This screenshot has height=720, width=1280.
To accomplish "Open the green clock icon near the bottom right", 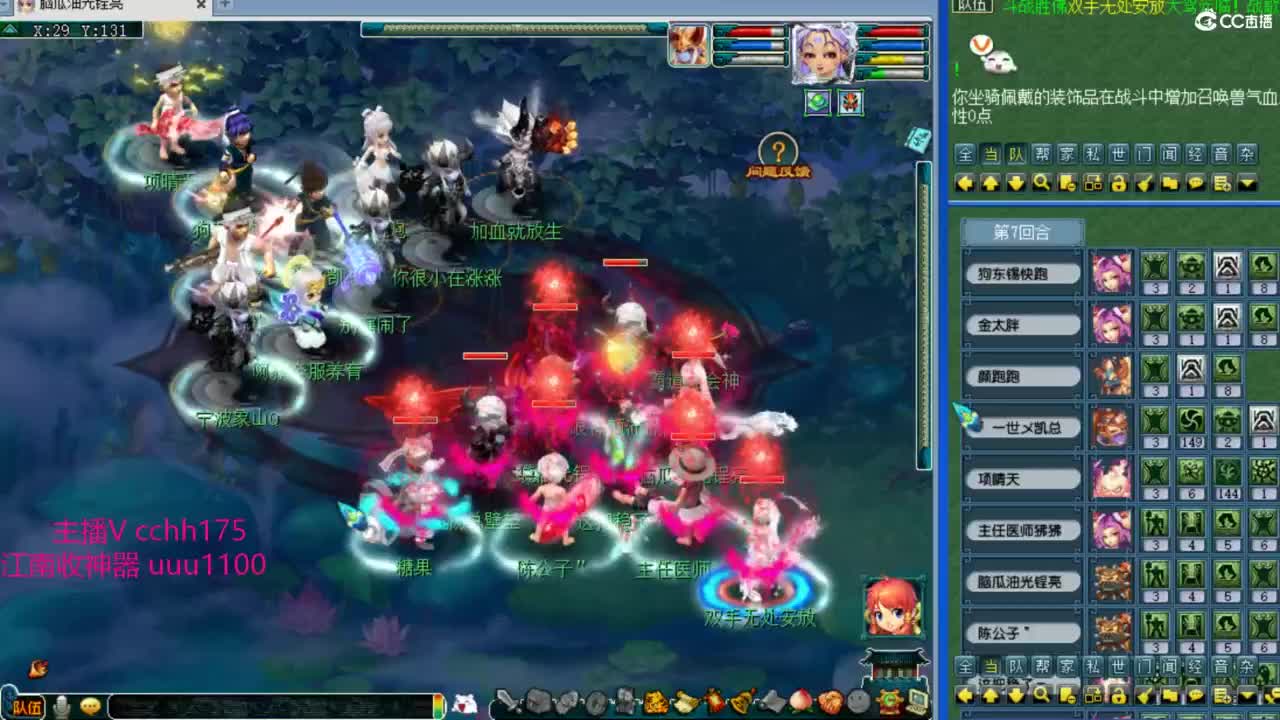I will (x=888, y=701).
